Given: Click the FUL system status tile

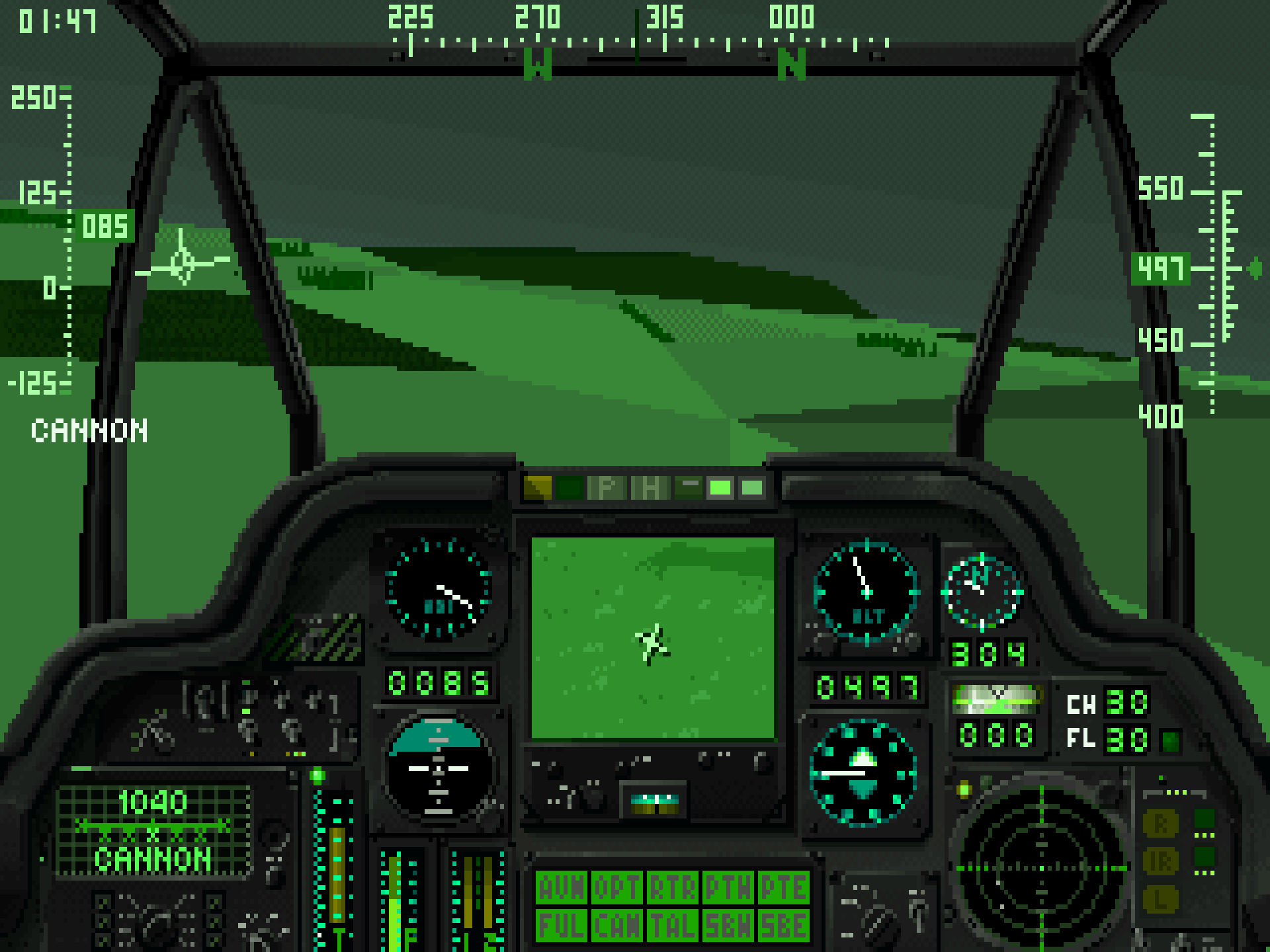Looking at the screenshot, I should tap(562, 926).
